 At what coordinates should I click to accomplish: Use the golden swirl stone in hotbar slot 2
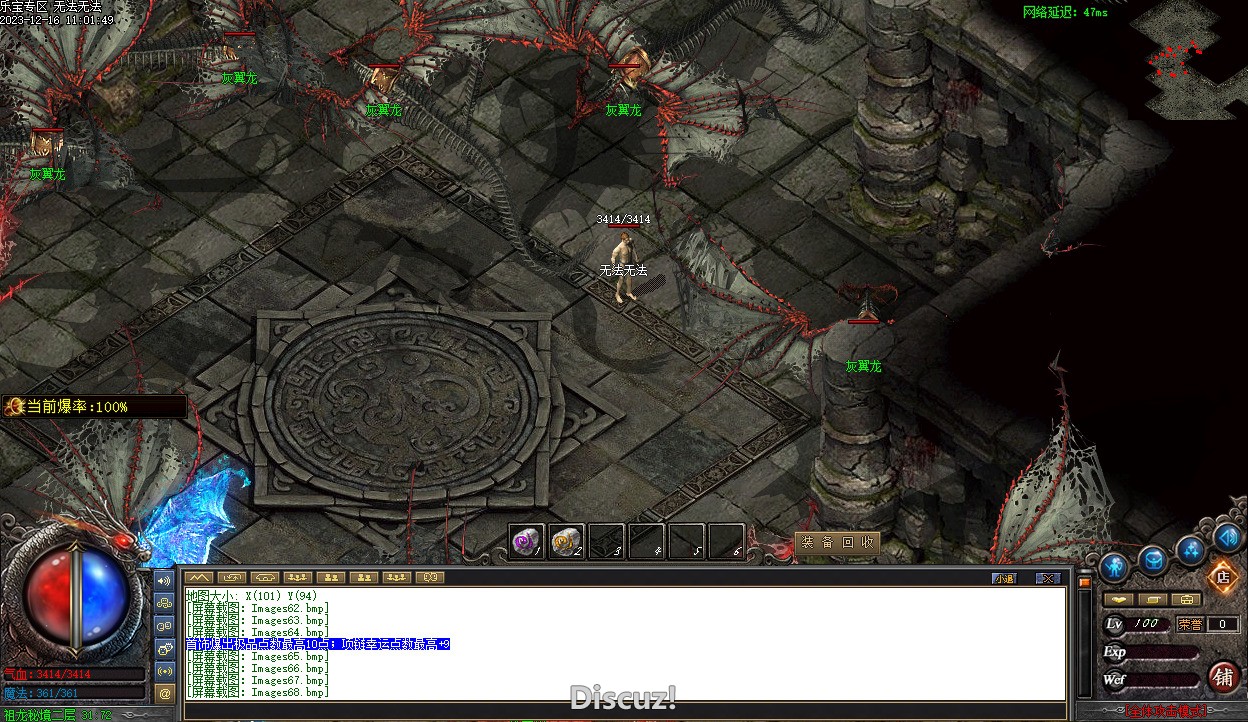566,542
